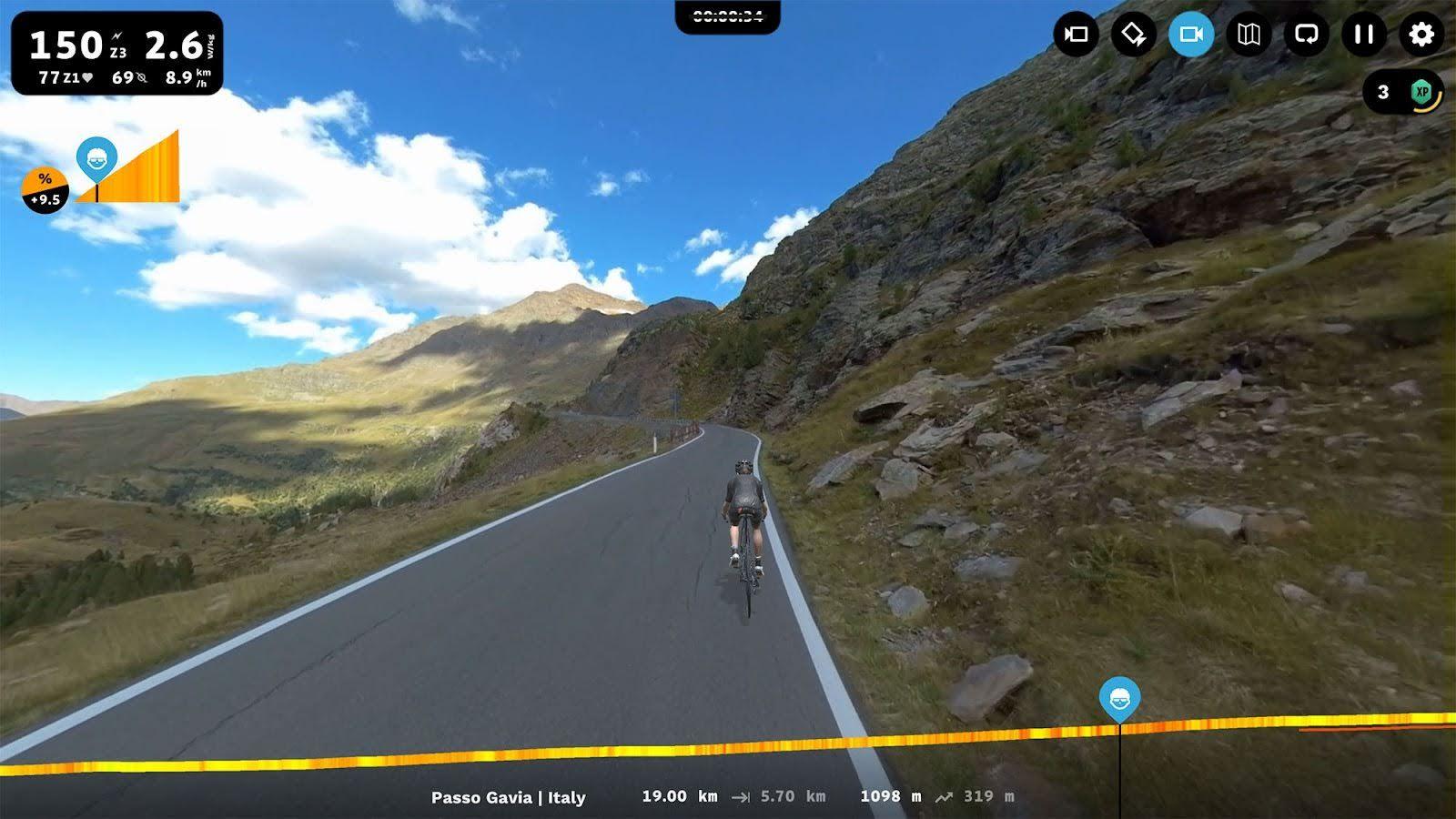This screenshot has height=819, width=1456.
Task: Click the 5.70 km remaining distance stat
Action: (x=791, y=795)
